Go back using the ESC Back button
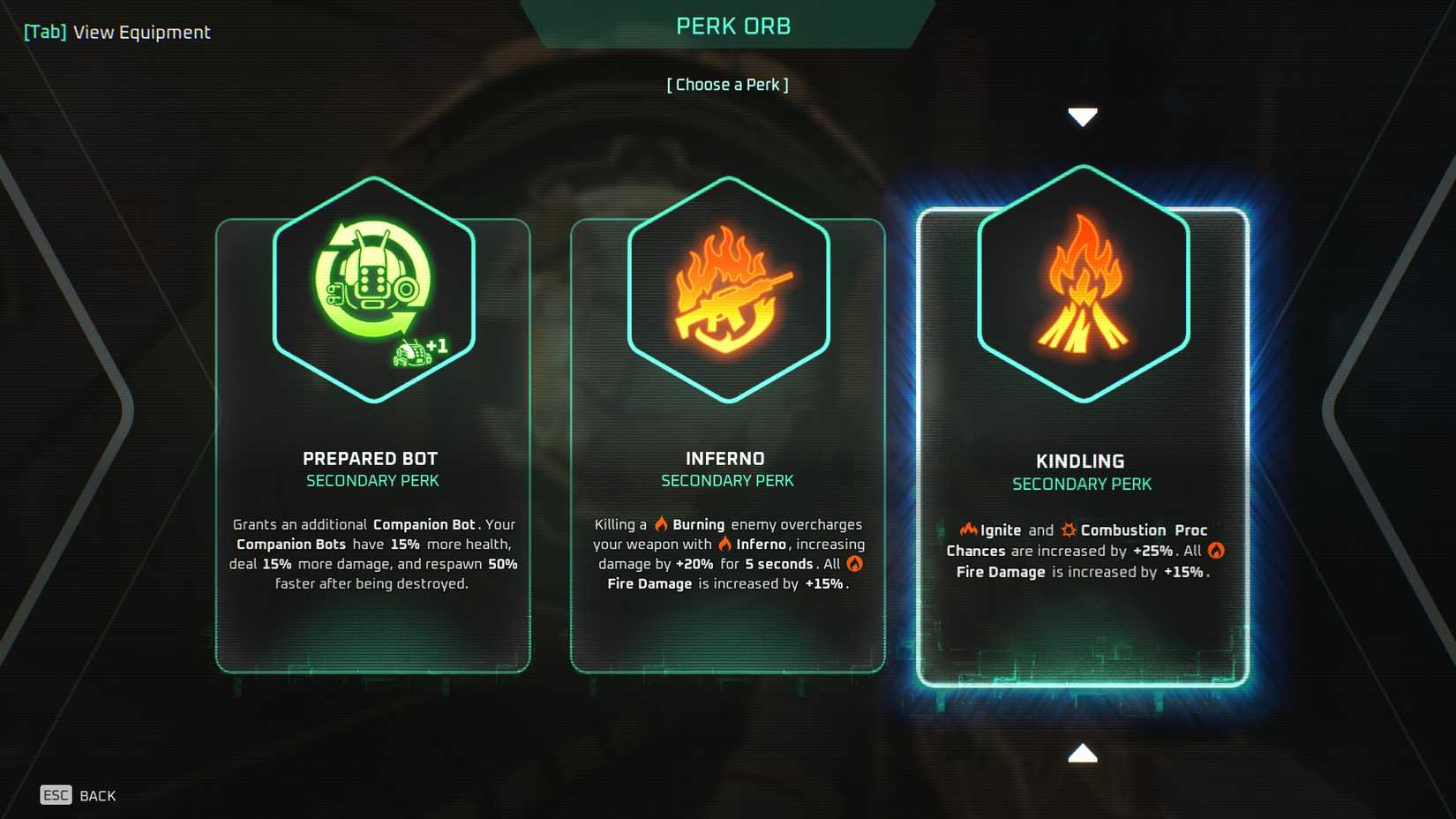 click(x=78, y=795)
